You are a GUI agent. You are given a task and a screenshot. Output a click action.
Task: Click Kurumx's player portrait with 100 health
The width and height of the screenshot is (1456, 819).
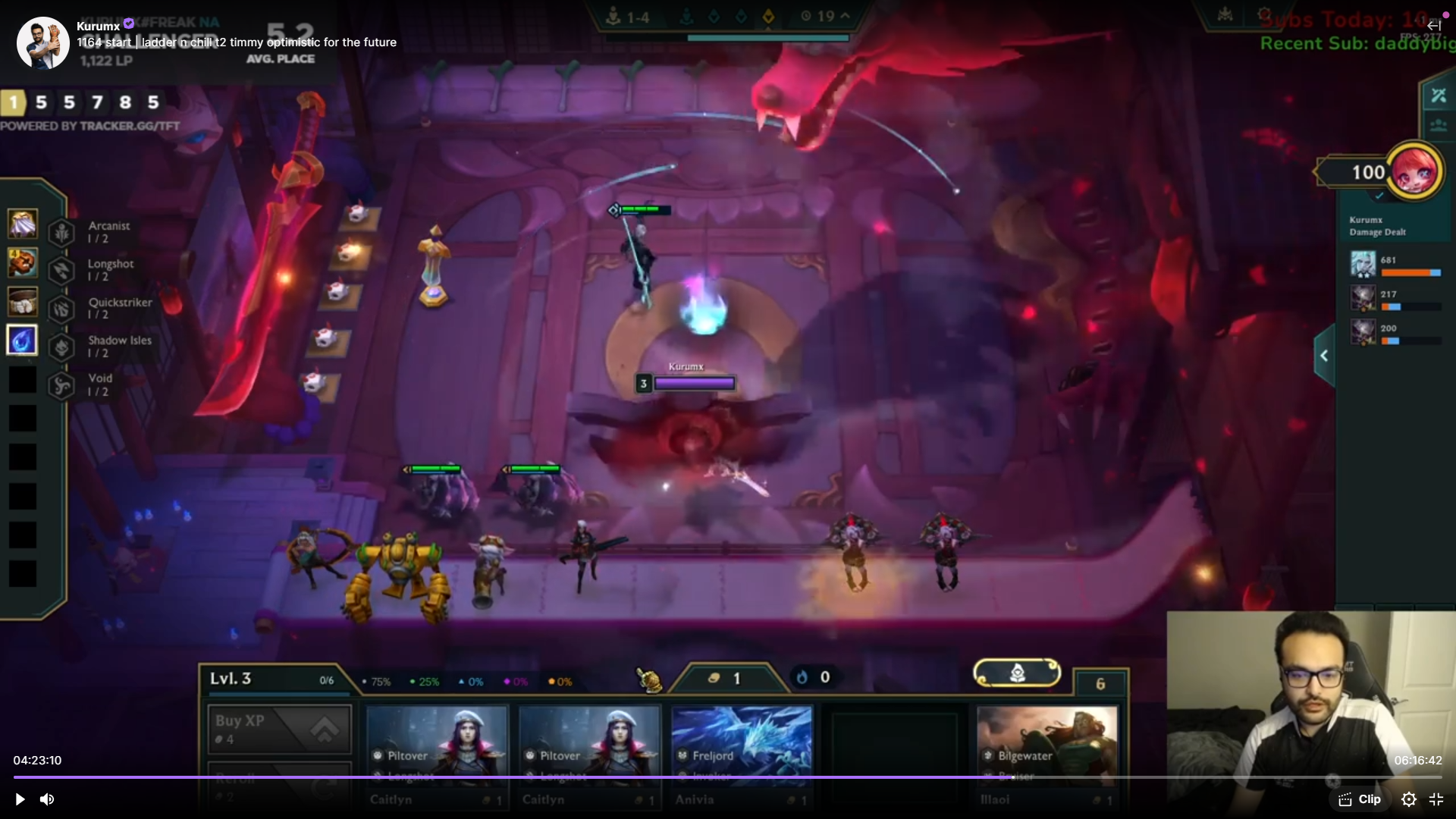click(1414, 171)
